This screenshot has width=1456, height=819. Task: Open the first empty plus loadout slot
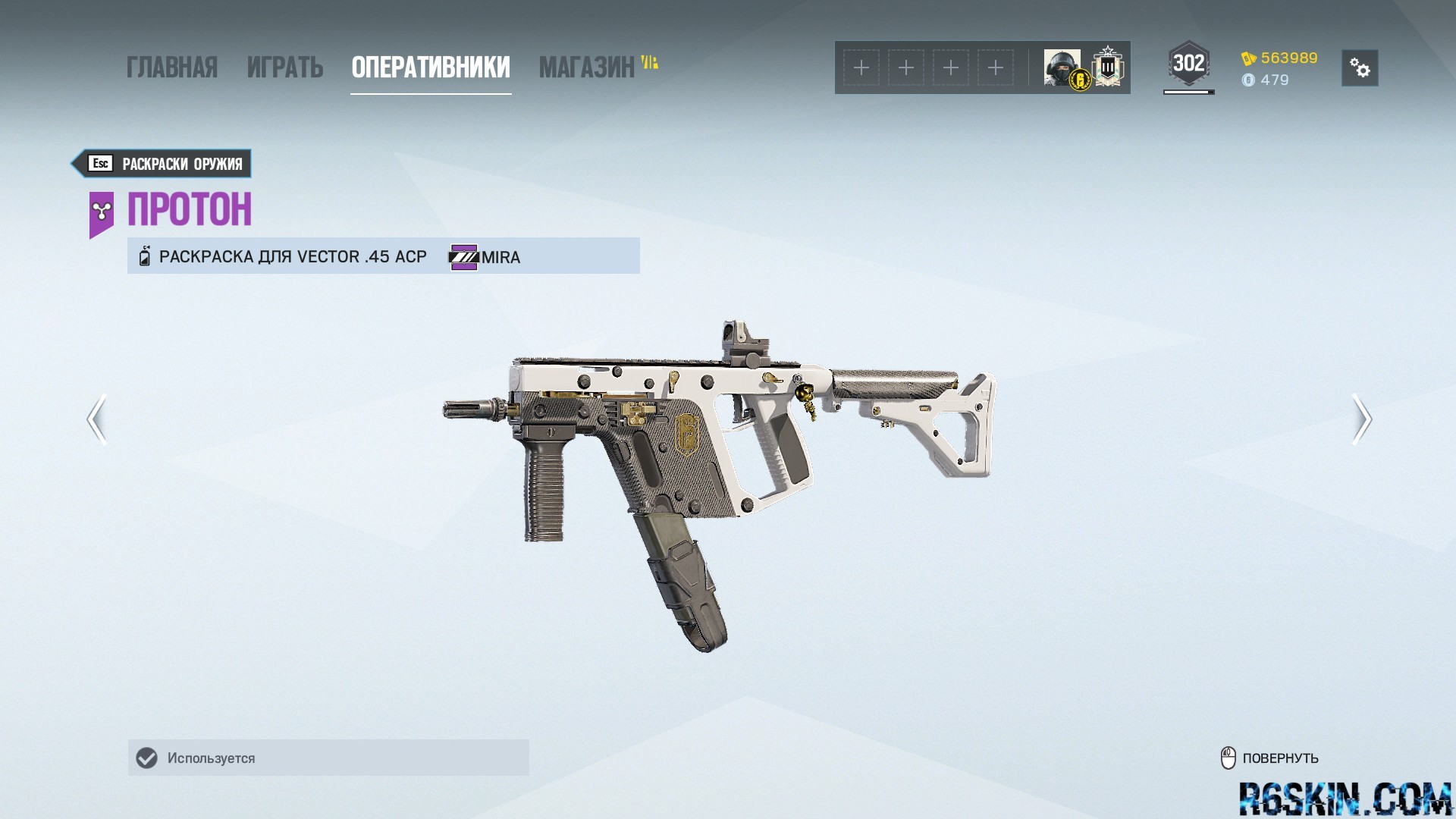861,67
